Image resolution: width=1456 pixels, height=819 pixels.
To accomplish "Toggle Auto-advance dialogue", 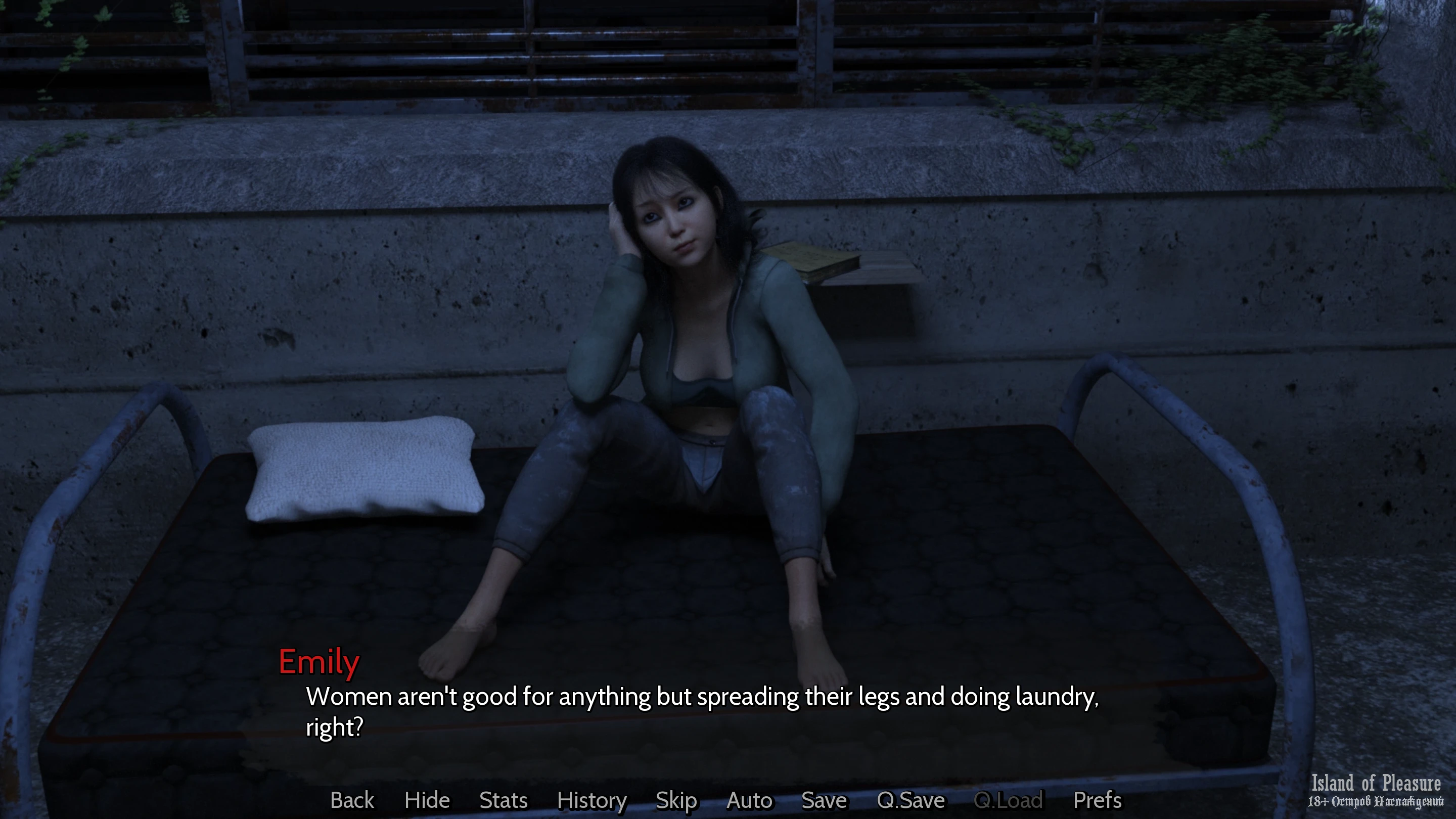I will (749, 800).
